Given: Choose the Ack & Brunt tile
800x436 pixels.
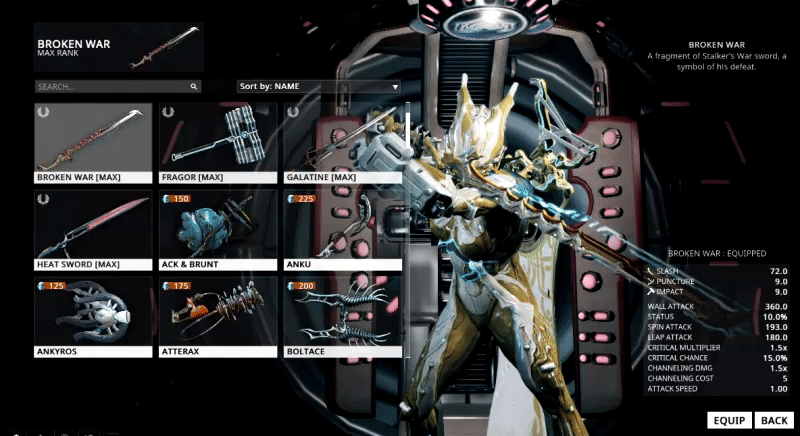Looking at the screenshot, I should click(217, 230).
